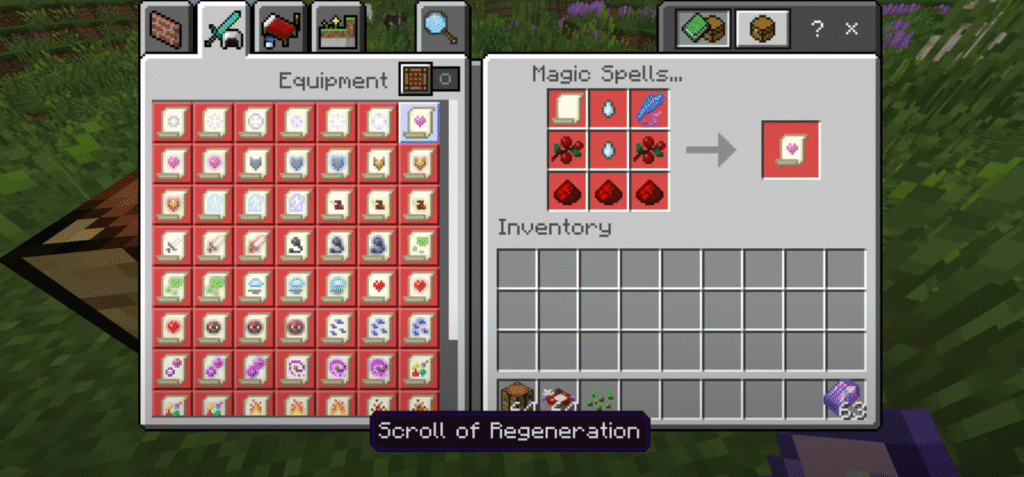Click the blue feather quill ingredient slot
1024x477 pixels.
pos(649,109)
